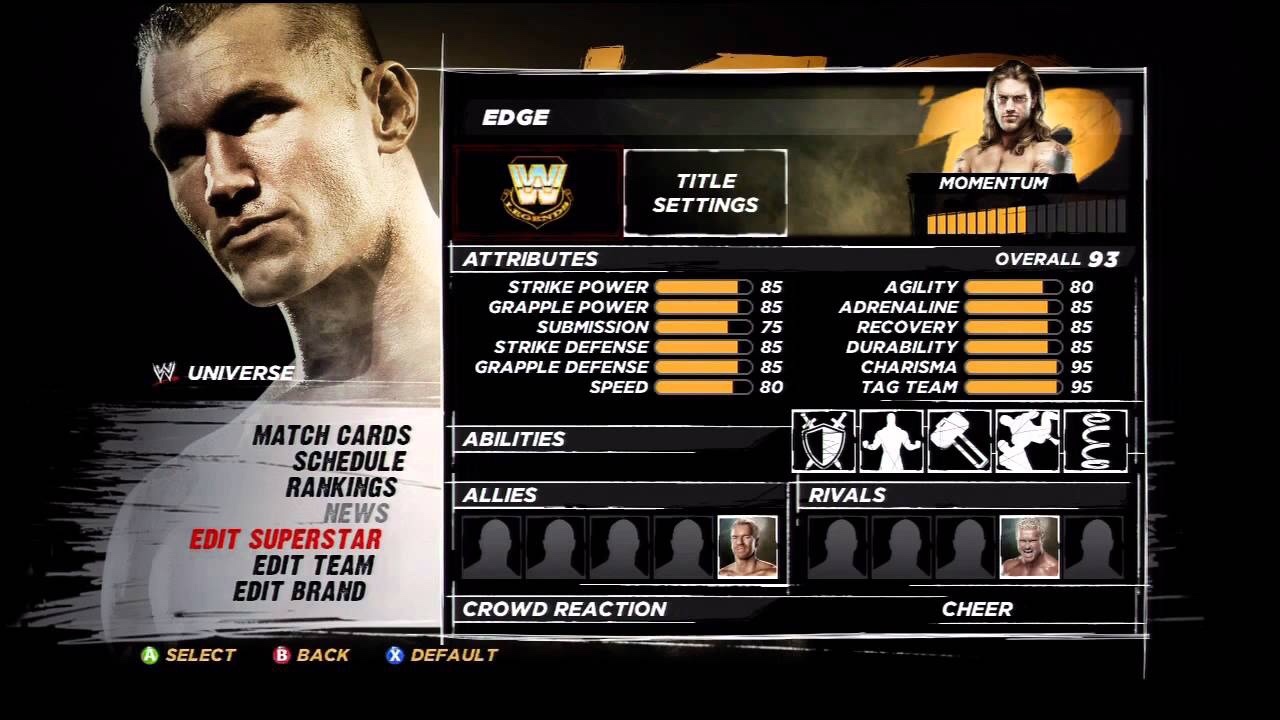The width and height of the screenshot is (1280, 720).
Task: Choose the Edge superstar name header
Action: (516, 118)
